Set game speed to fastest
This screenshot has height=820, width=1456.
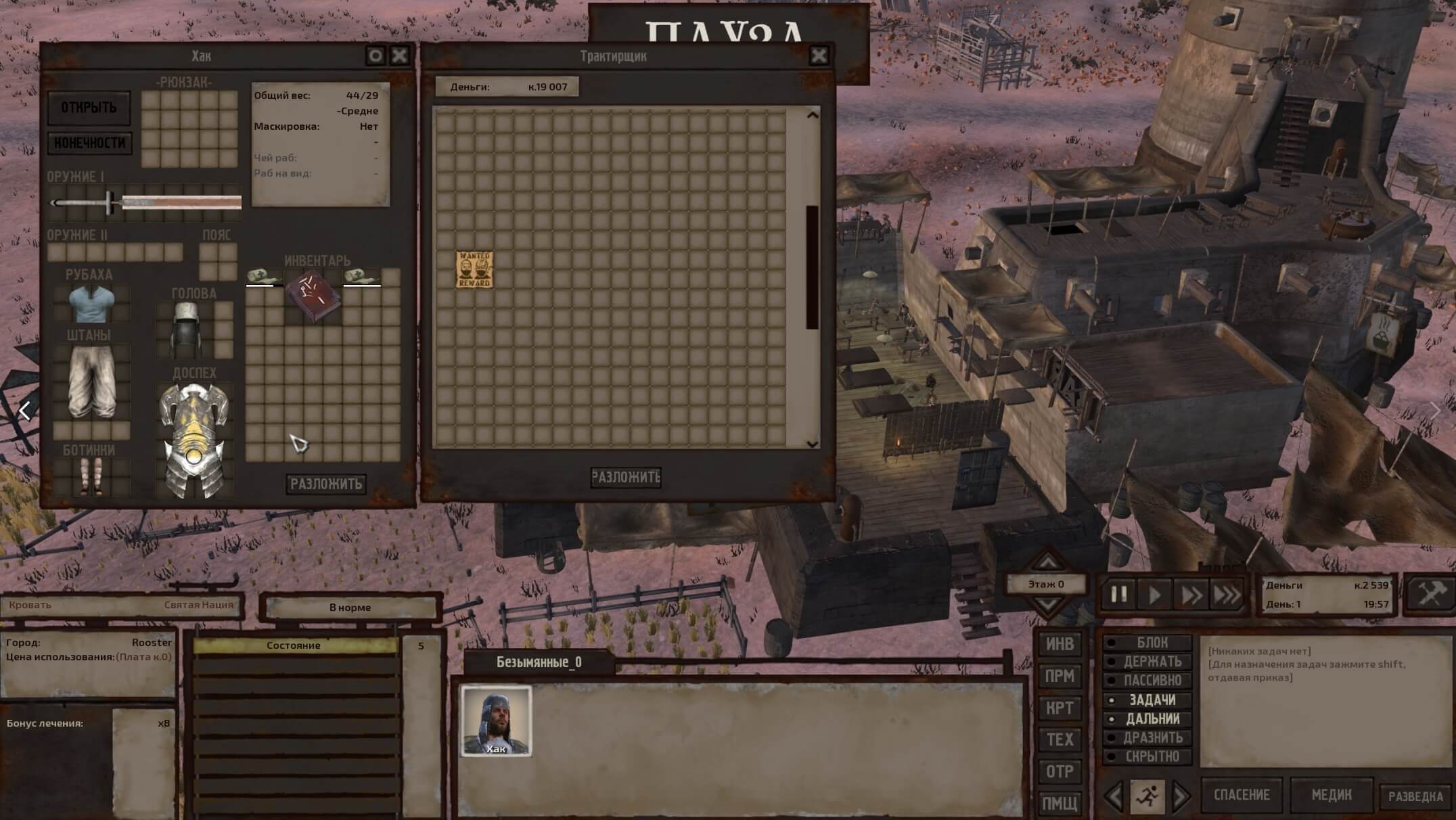click(1226, 595)
